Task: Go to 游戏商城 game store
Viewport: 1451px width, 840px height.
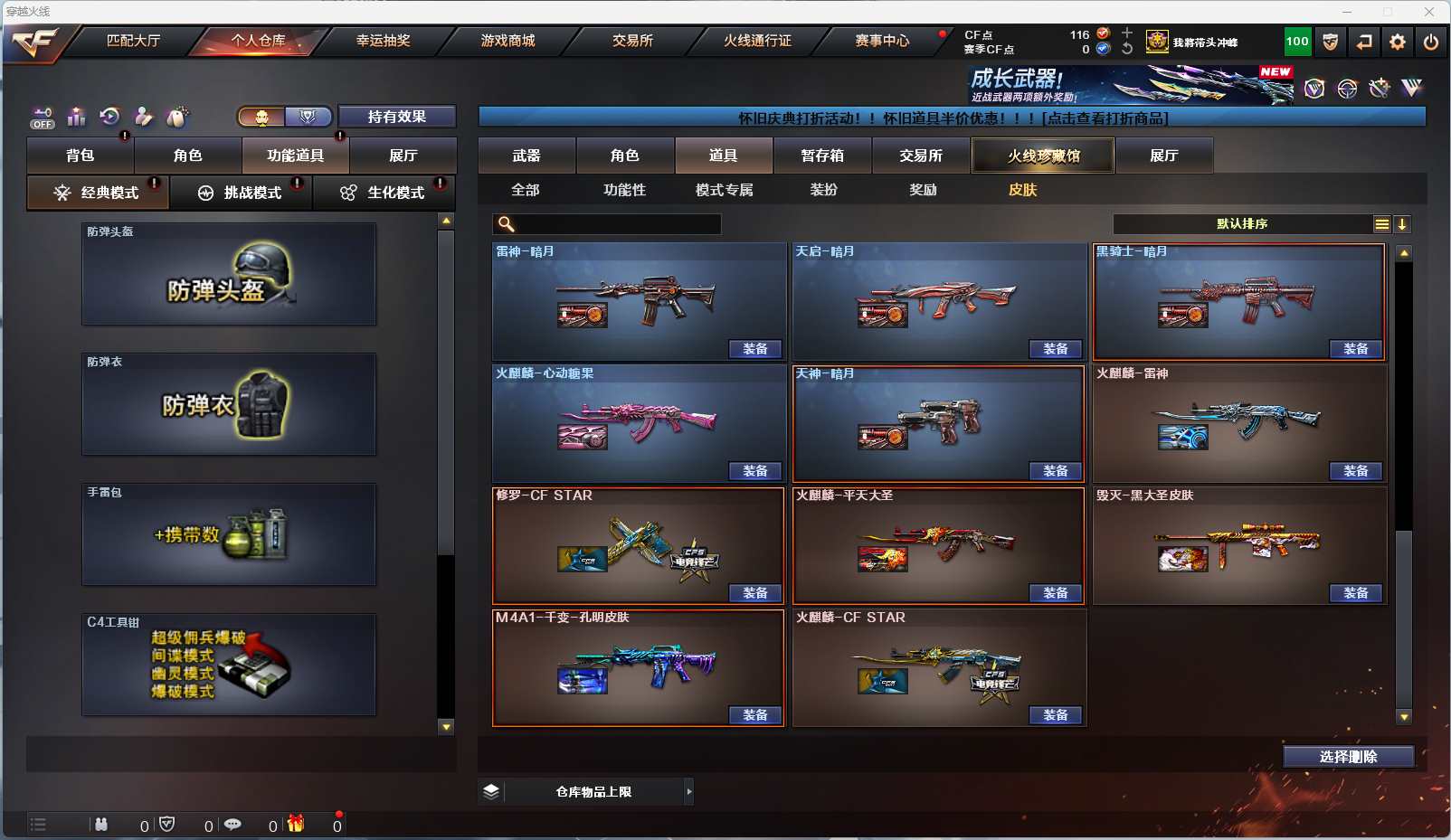Action: 507,41
